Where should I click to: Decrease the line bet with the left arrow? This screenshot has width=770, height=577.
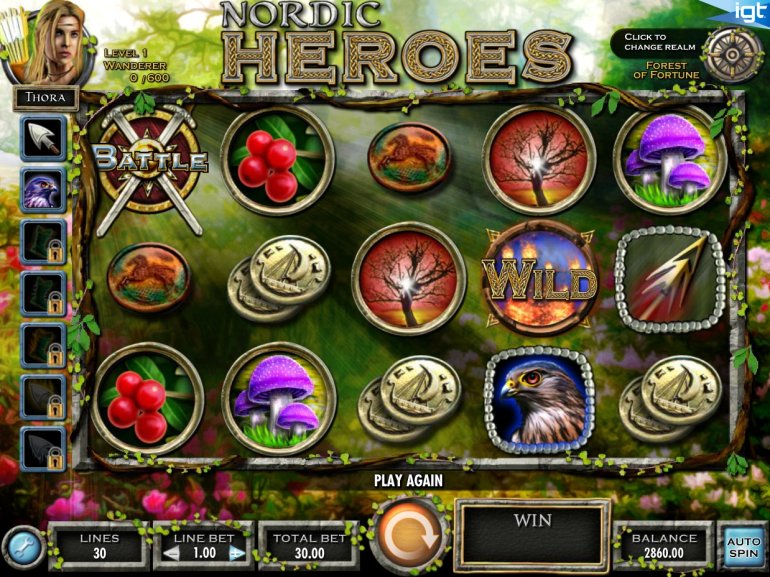171,552
